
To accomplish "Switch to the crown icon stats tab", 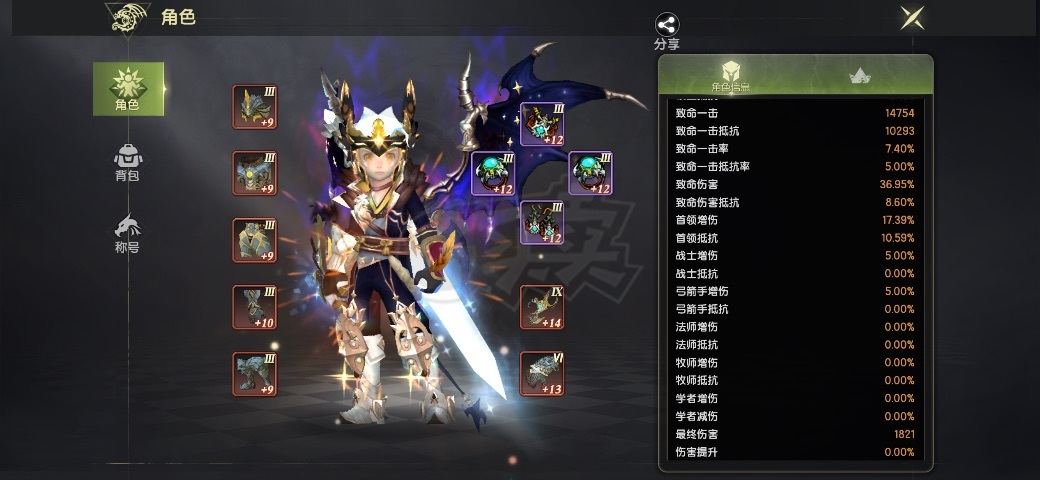I will 858,75.
